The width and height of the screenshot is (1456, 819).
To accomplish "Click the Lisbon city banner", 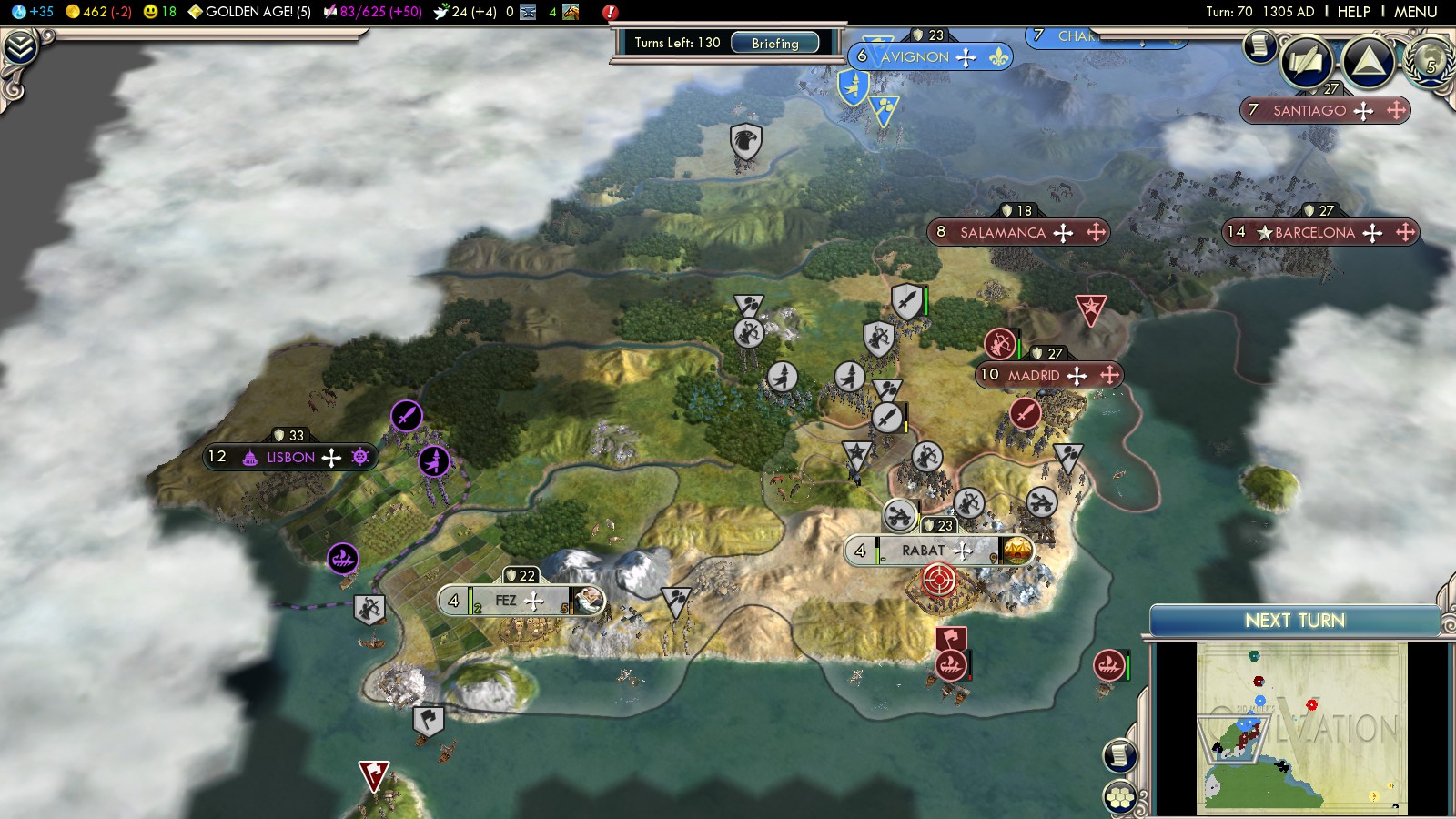I will (290, 457).
